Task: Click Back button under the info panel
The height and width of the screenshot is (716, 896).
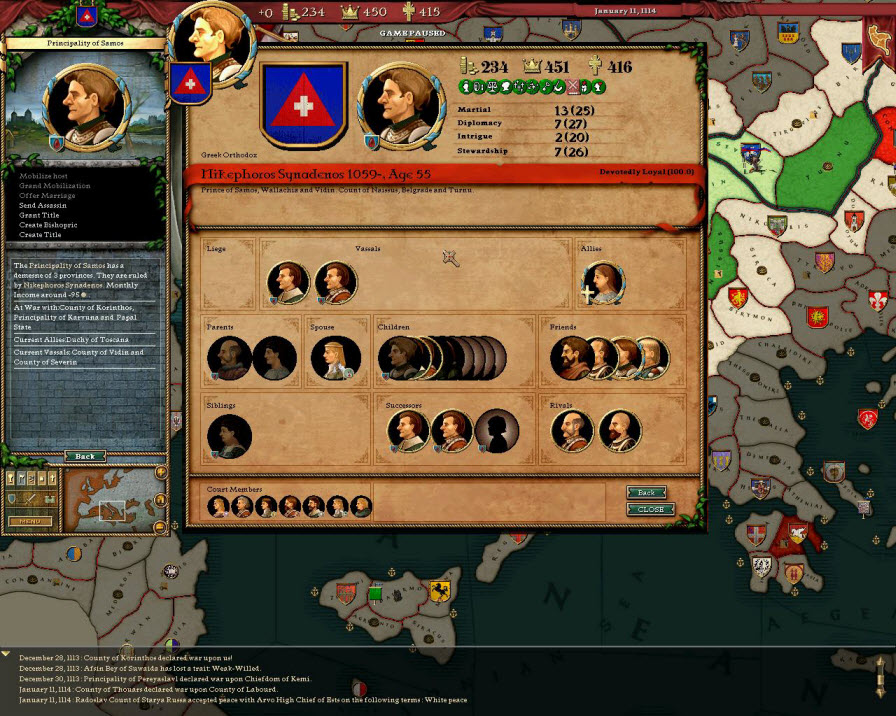Action: click(85, 456)
